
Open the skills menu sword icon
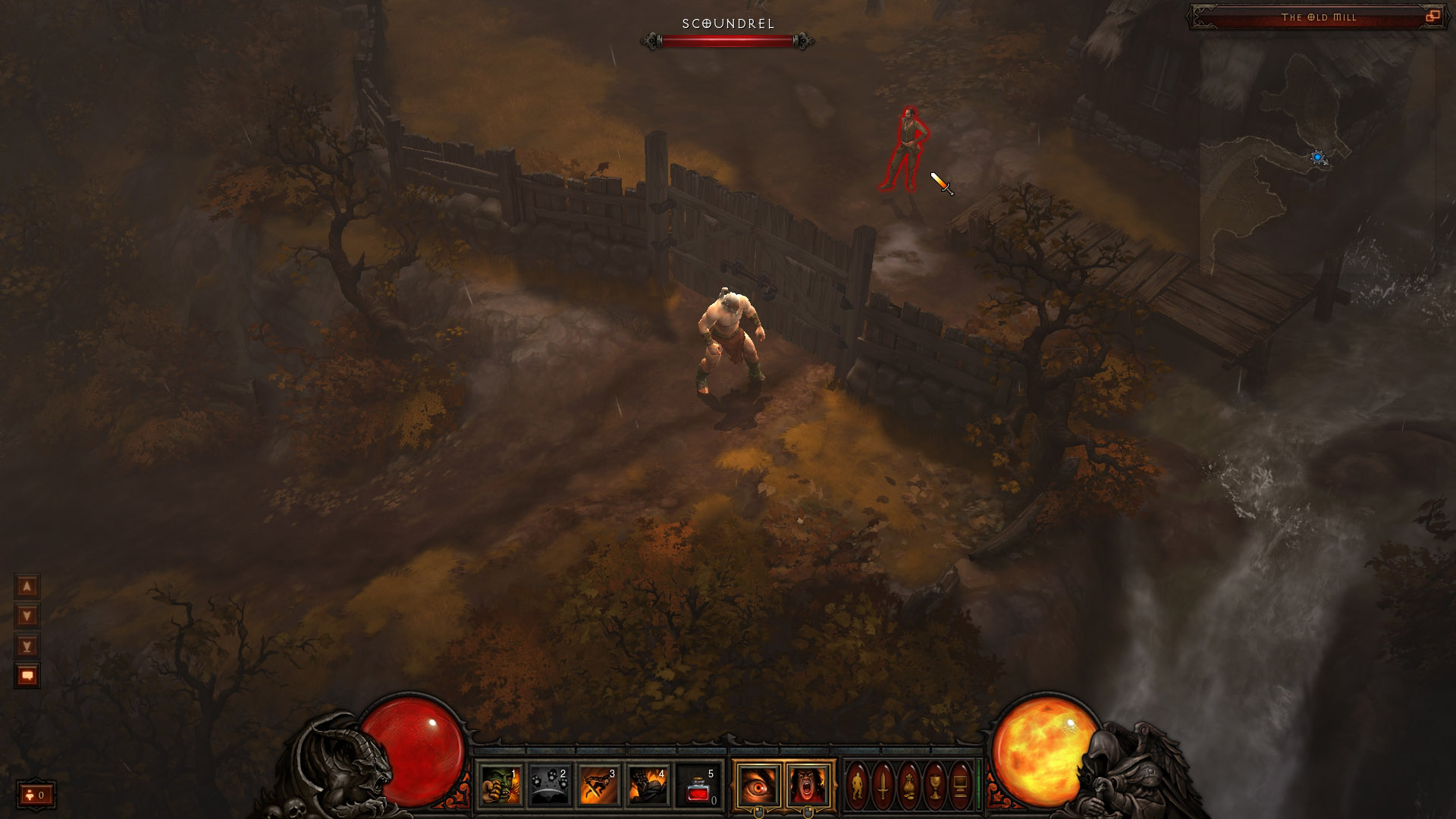click(x=883, y=786)
